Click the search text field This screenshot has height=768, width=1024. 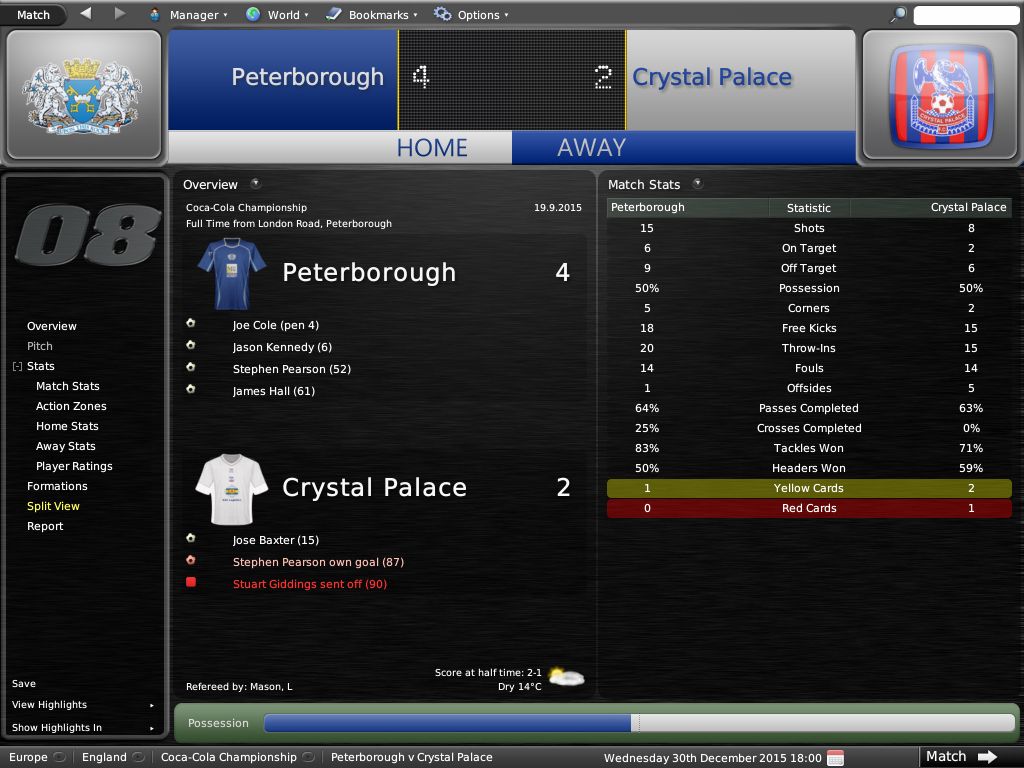click(965, 15)
